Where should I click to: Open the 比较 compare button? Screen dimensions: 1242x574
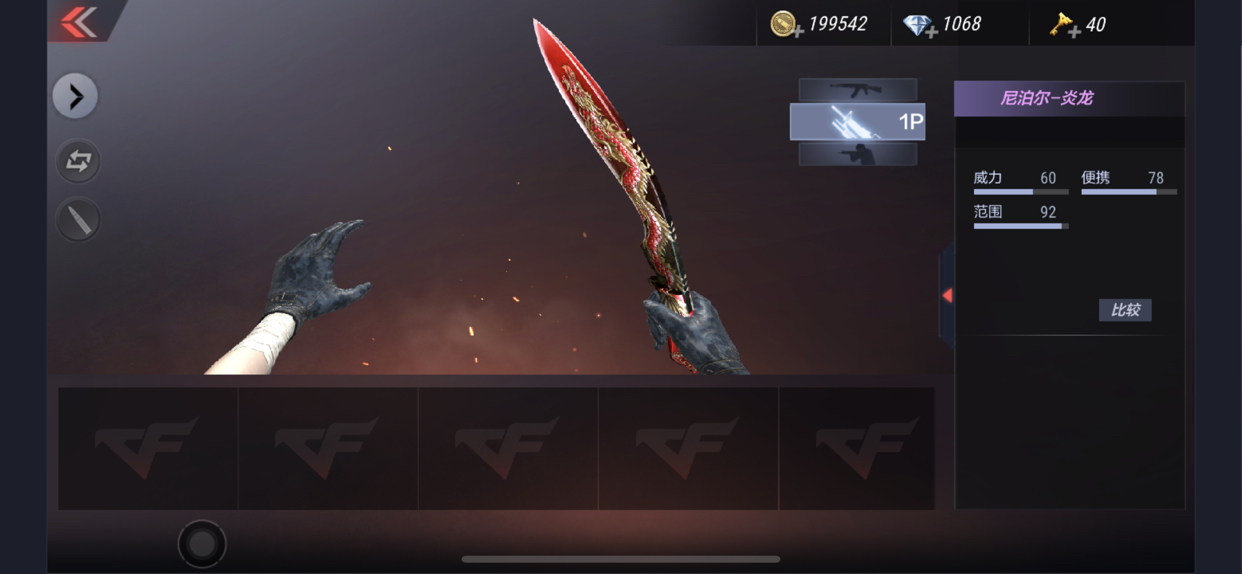[1125, 310]
